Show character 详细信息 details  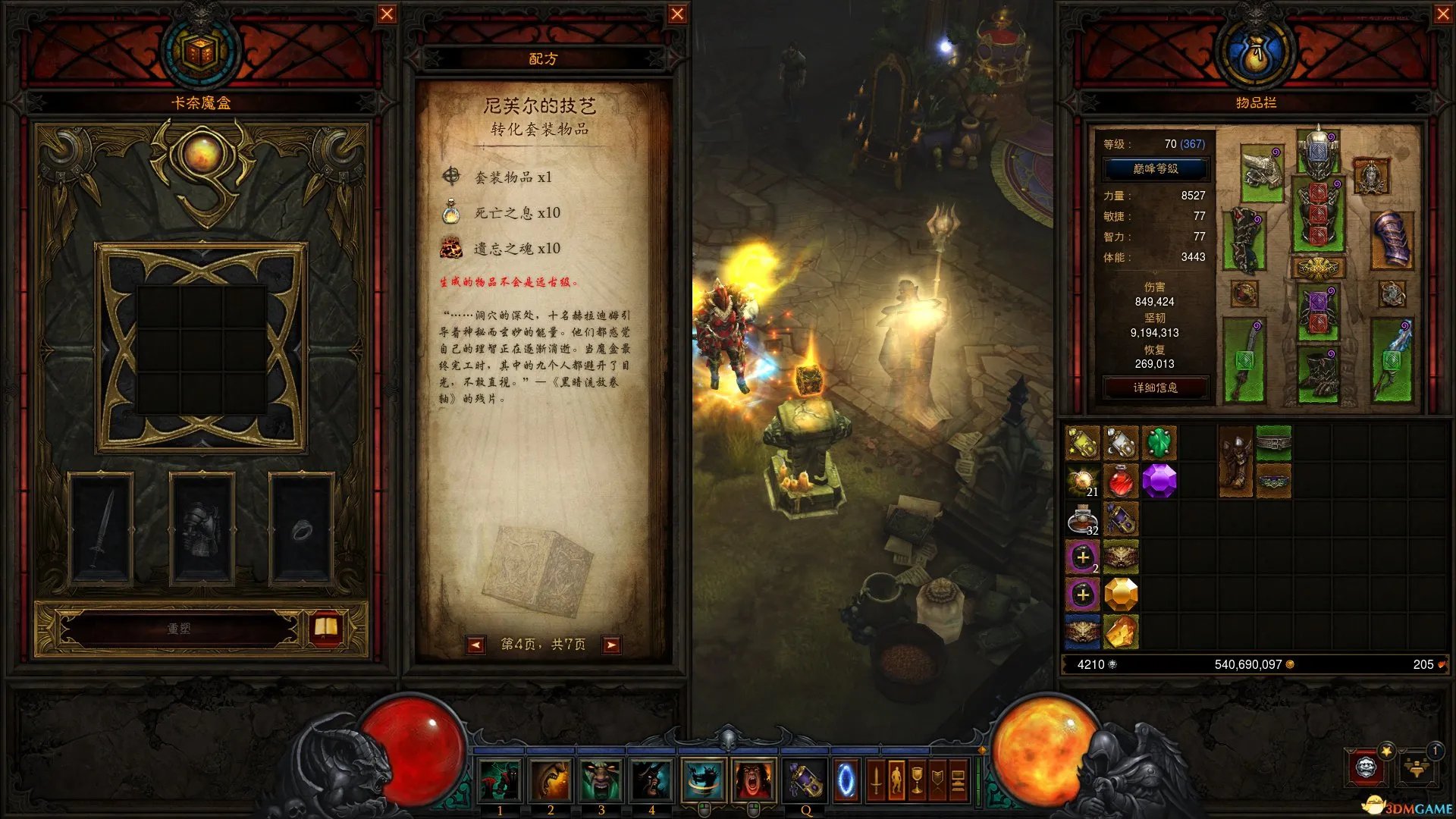[x=1155, y=388]
